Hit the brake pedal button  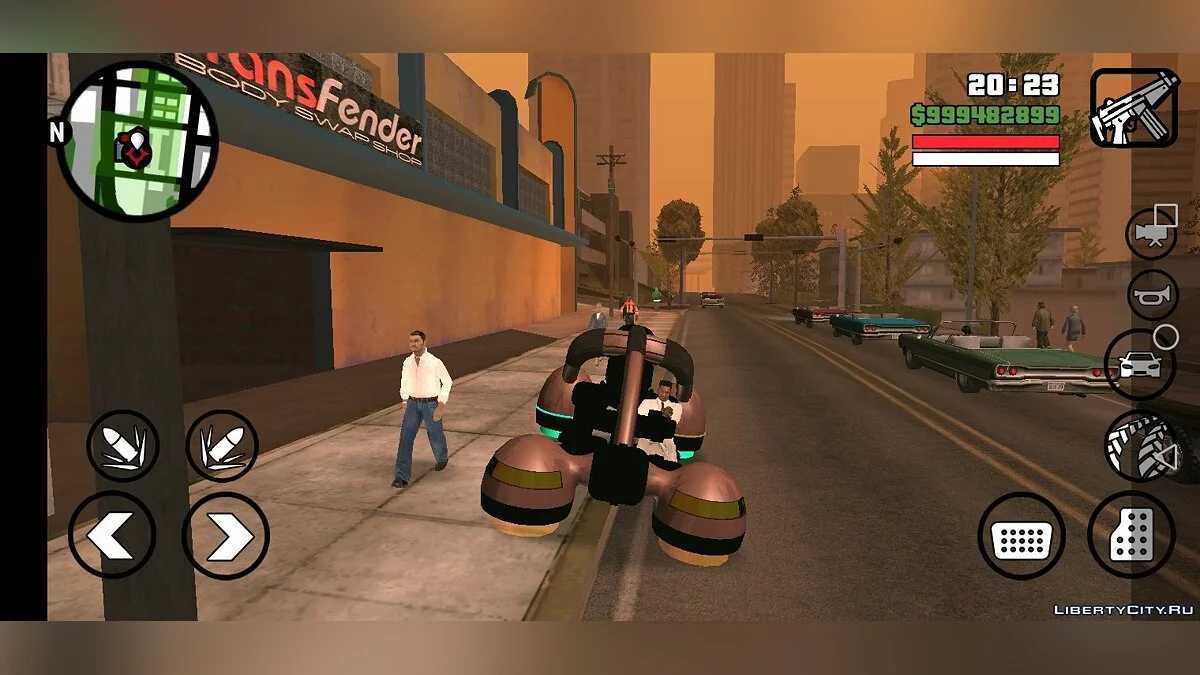[x=1021, y=536]
